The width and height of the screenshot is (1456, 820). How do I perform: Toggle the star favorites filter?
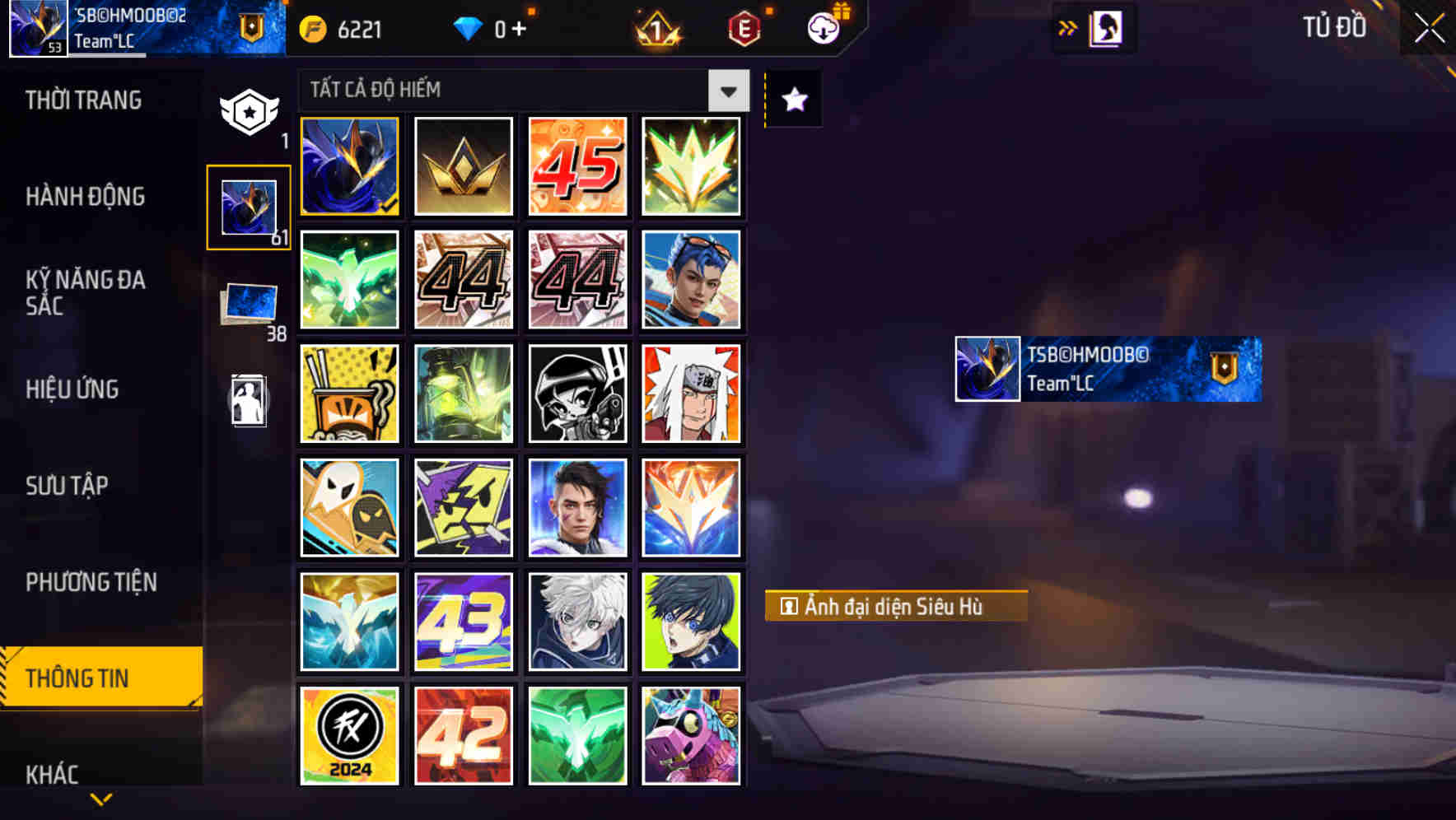(792, 99)
